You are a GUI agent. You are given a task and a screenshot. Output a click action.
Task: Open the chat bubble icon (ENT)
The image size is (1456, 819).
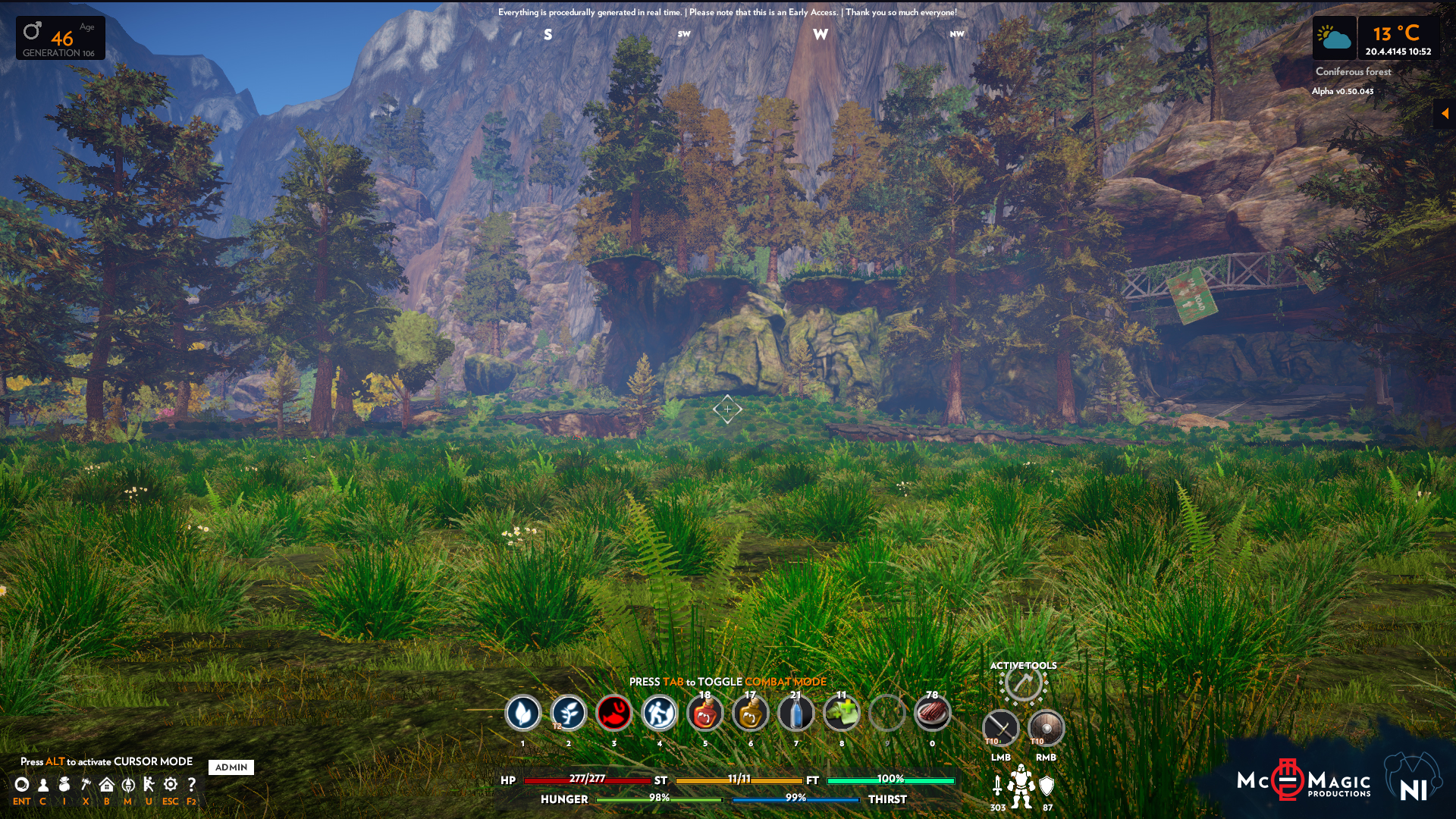[22, 785]
